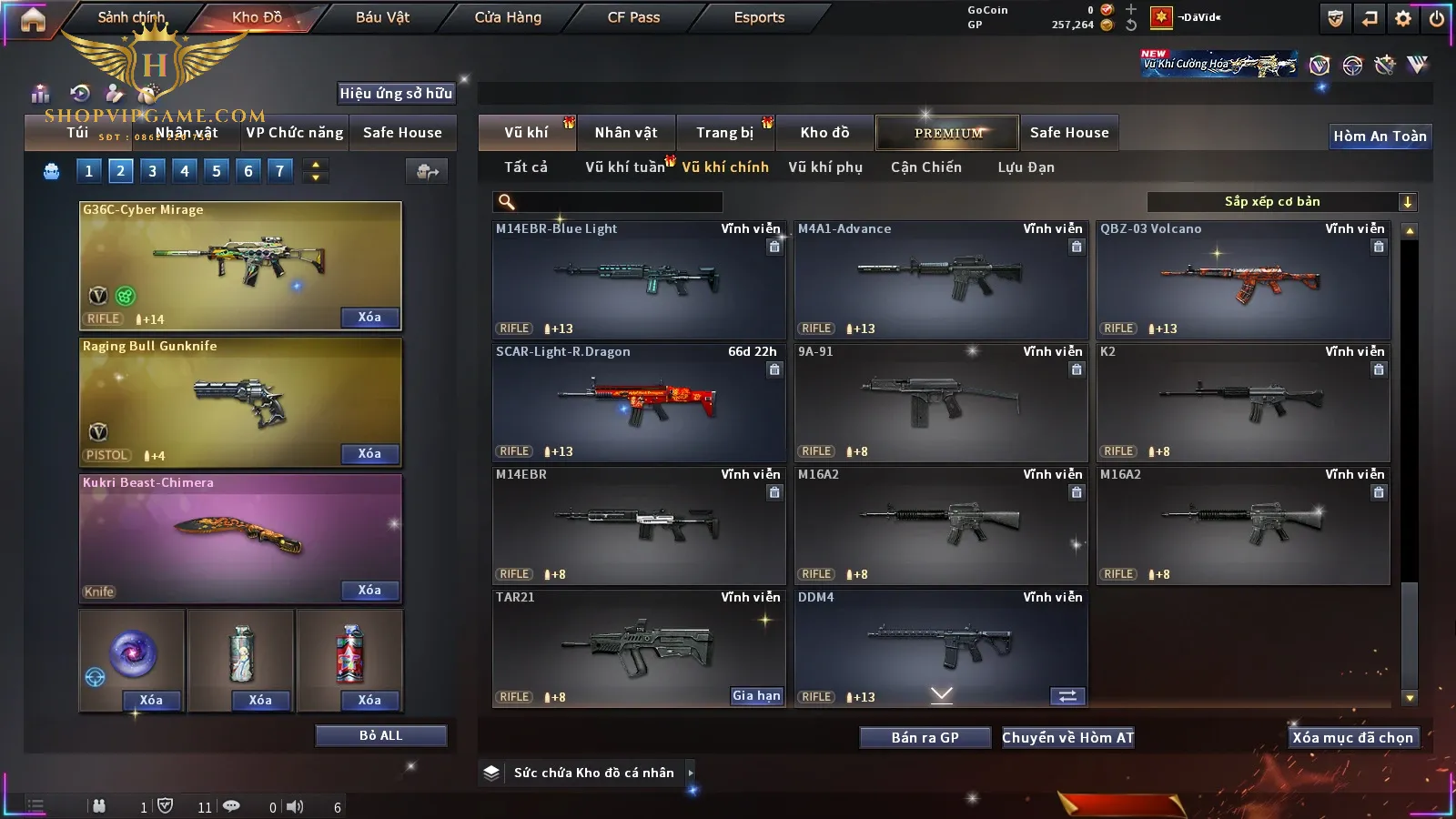Choose the M14EBR-Blue Light rifle
The height and width of the screenshot is (819, 1456).
click(638, 279)
